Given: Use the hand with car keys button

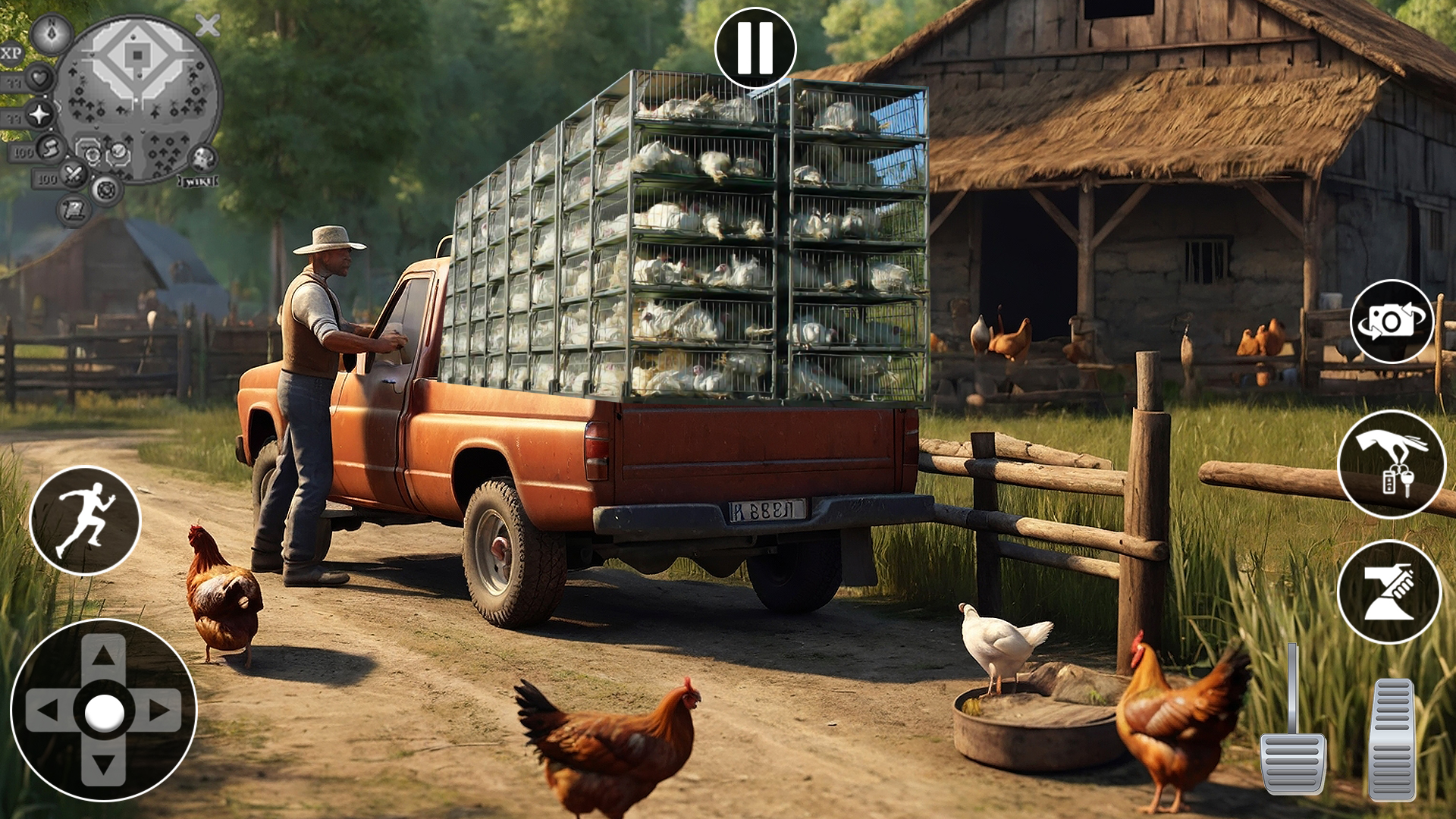Looking at the screenshot, I should point(1392,463).
